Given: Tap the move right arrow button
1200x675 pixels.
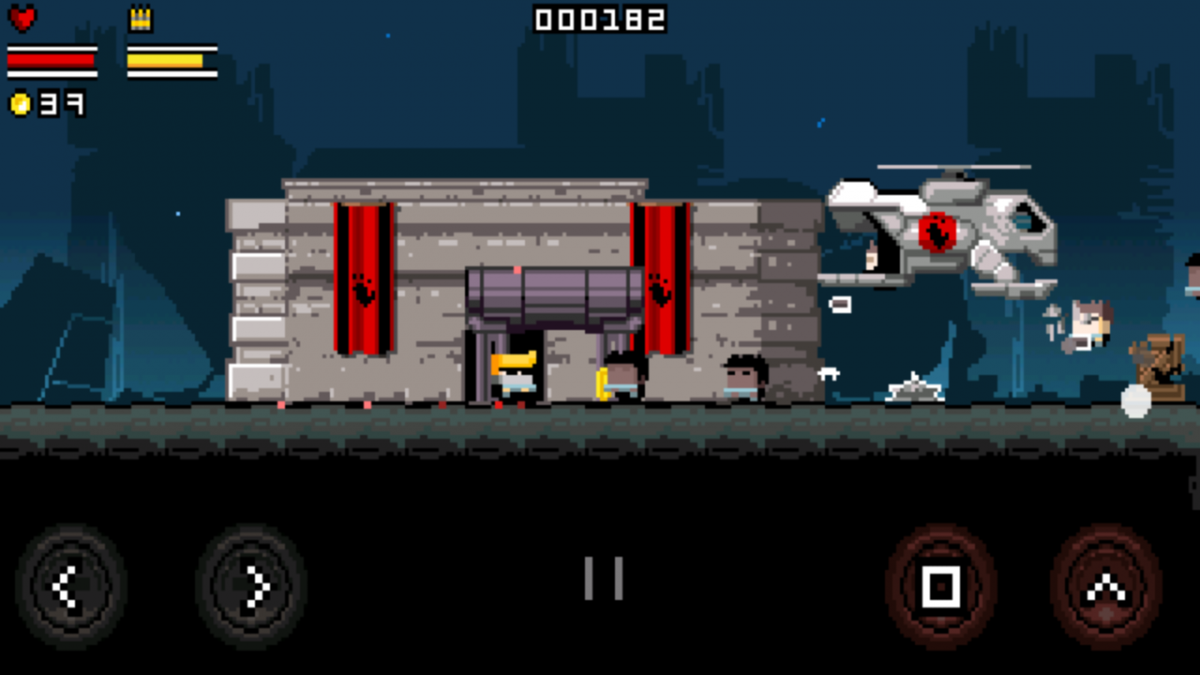Looking at the screenshot, I should (251, 587).
